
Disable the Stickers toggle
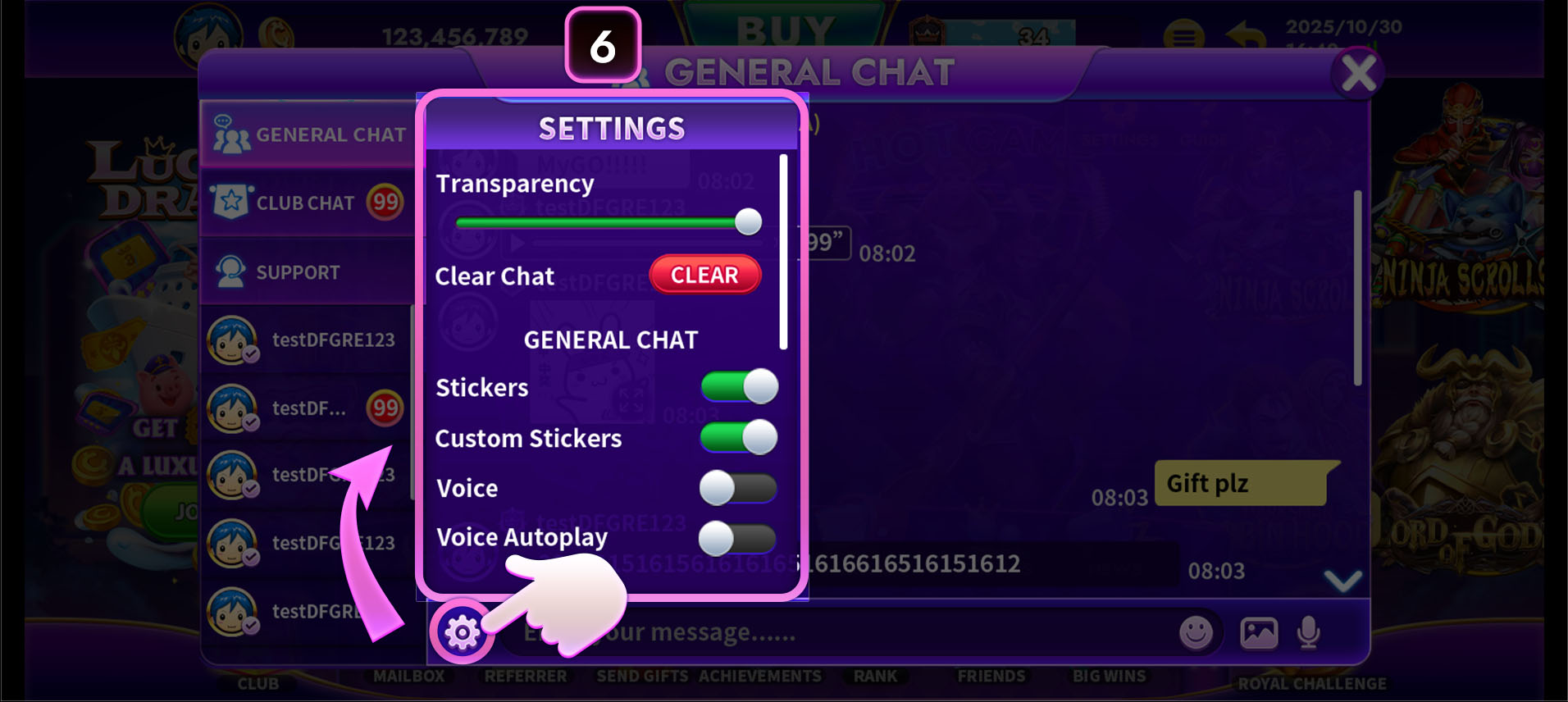coord(738,387)
